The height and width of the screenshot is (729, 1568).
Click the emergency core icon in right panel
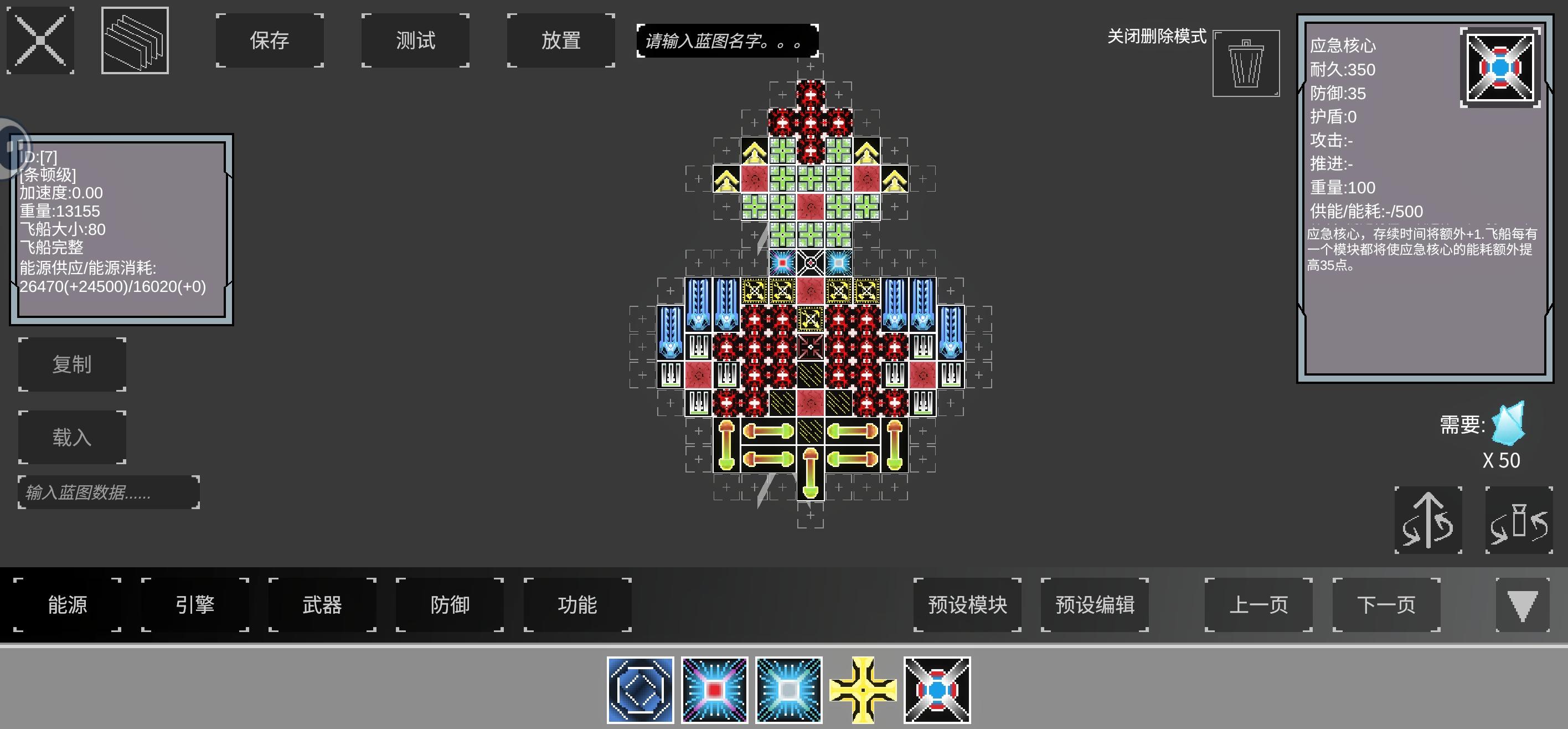(x=1501, y=67)
